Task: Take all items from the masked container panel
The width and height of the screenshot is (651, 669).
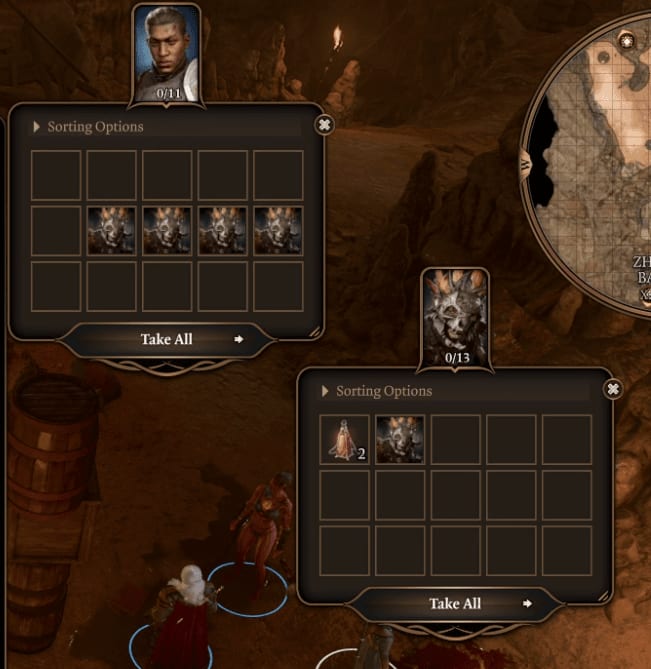Action: [455, 603]
